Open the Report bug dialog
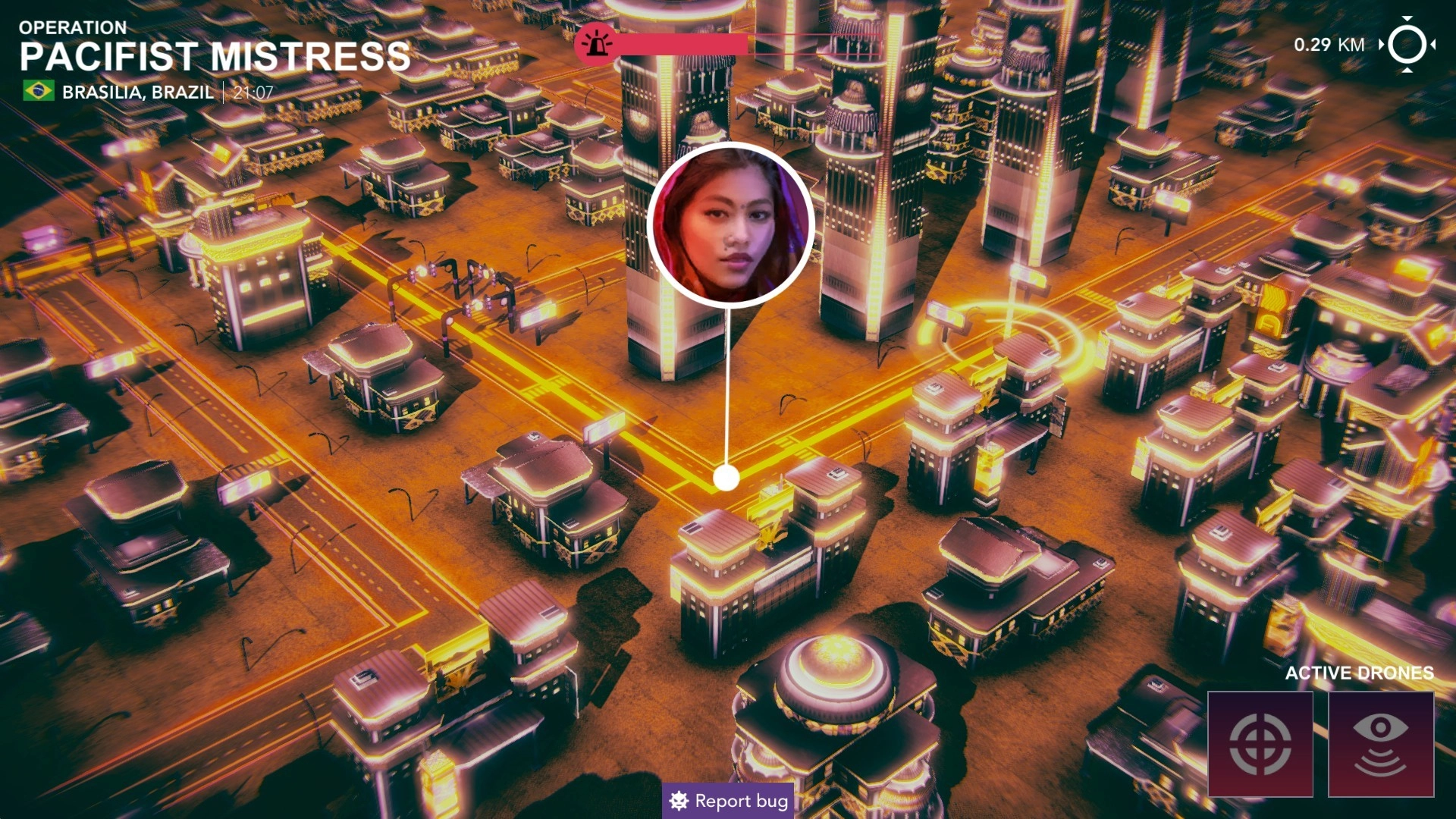The width and height of the screenshot is (1456, 819). (x=728, y=801)
